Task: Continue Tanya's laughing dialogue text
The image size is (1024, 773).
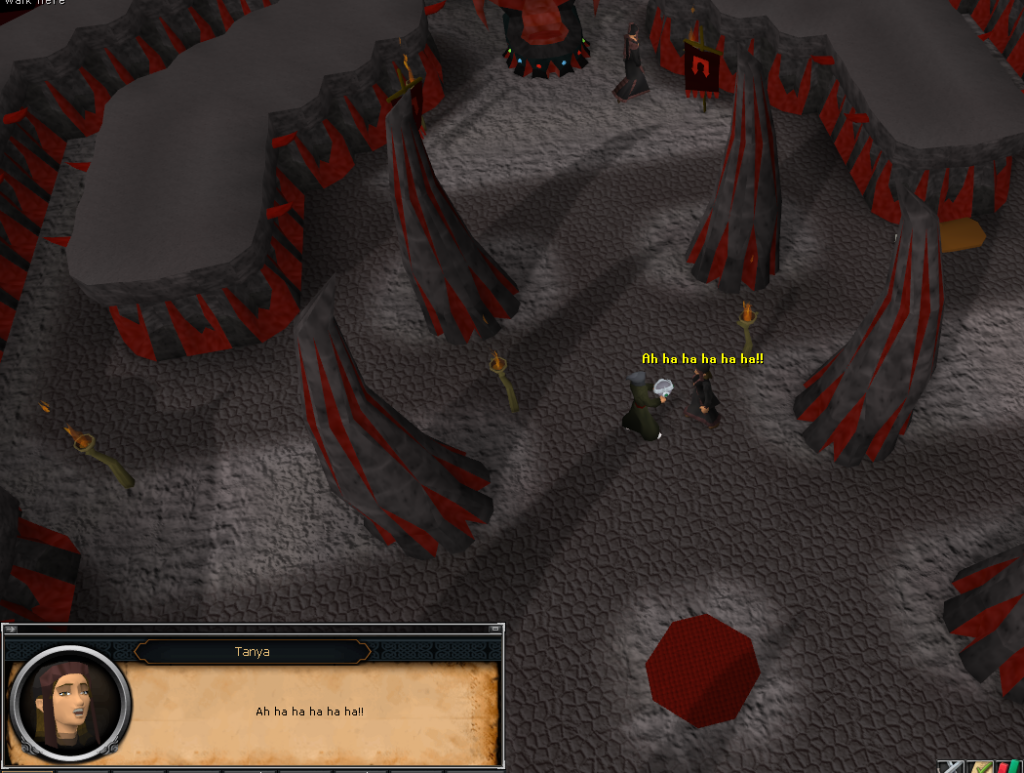Action: click(x=309, y=711)
